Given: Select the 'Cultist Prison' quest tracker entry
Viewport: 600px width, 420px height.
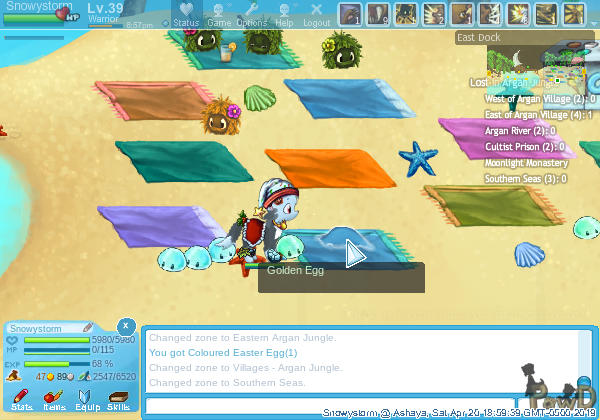Looking at the screenshot, I should click(524, 147).
